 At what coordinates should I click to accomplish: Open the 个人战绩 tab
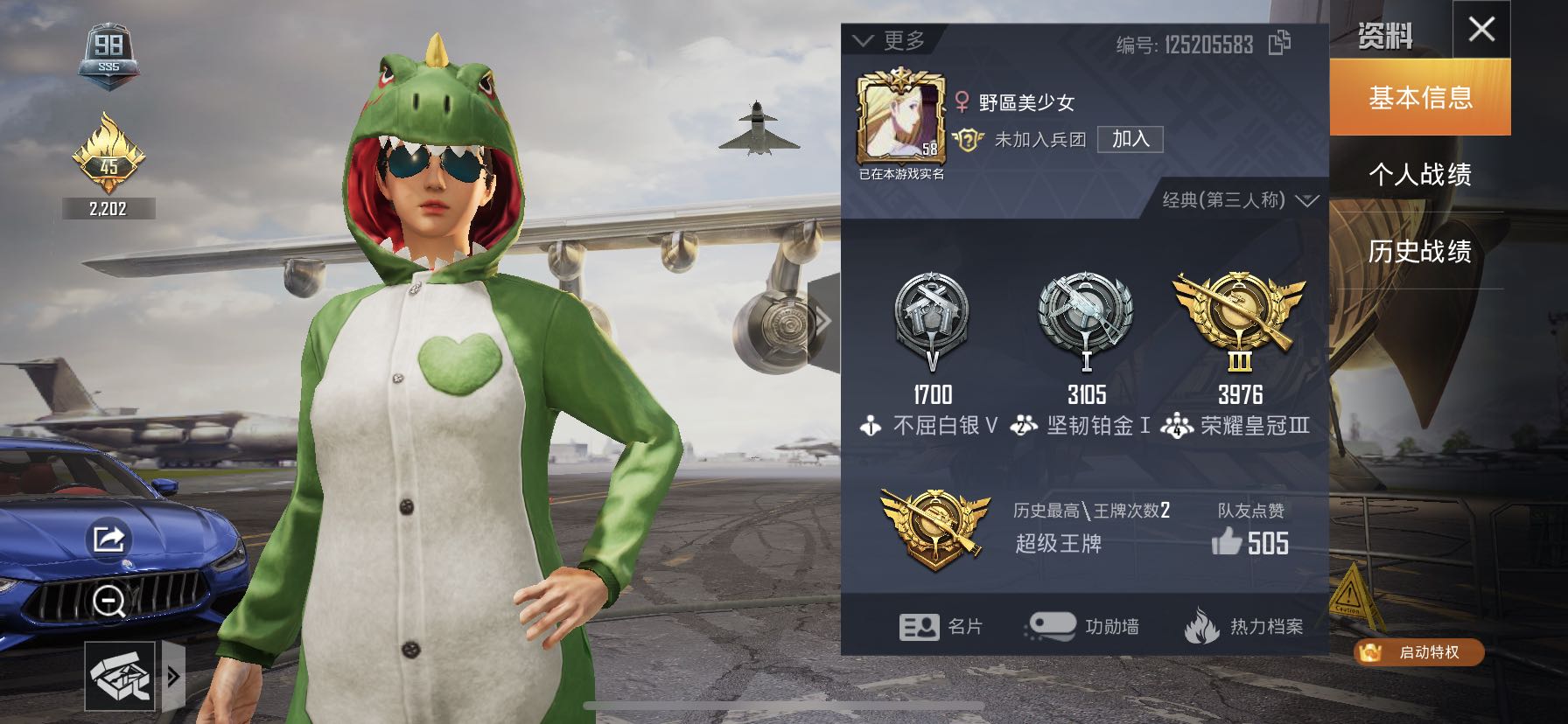pyautogui.click(x=1420, y=175)
